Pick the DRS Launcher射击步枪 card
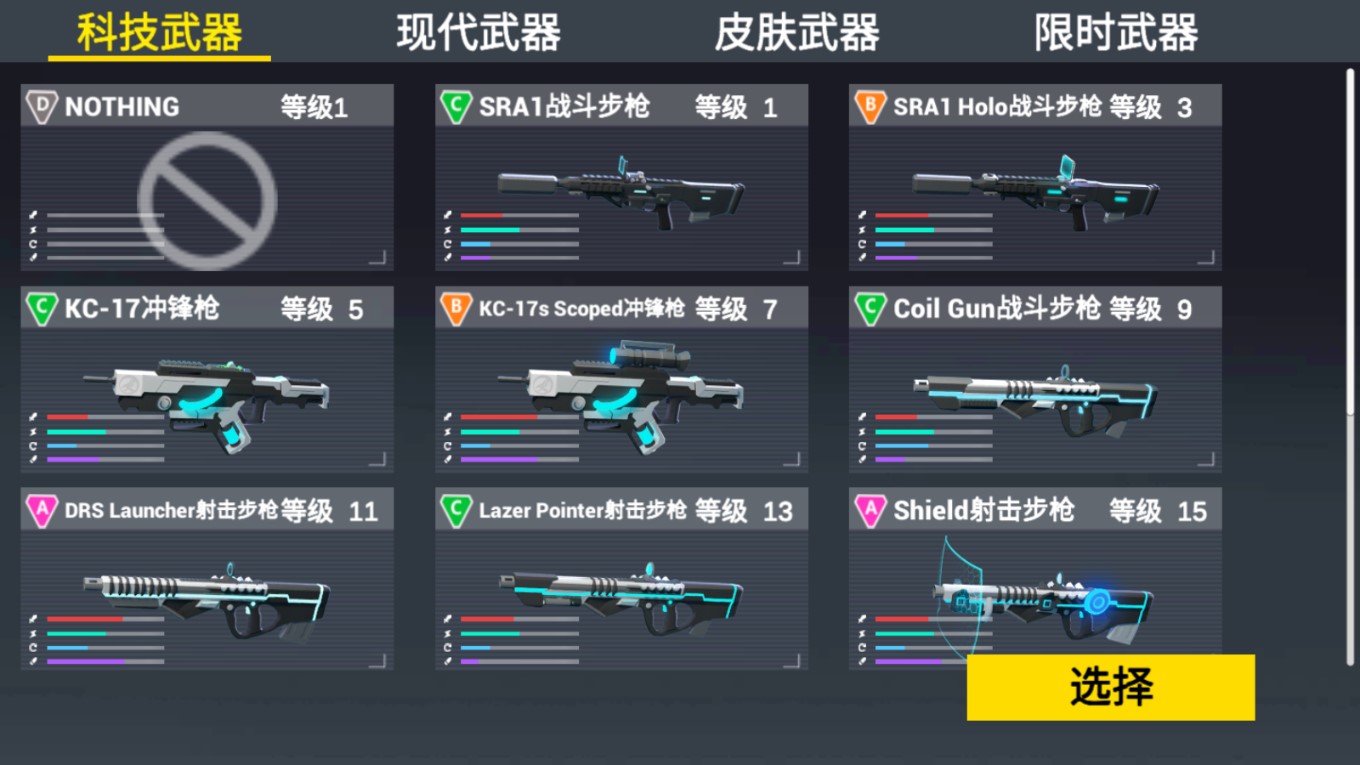 click(207, 580)
